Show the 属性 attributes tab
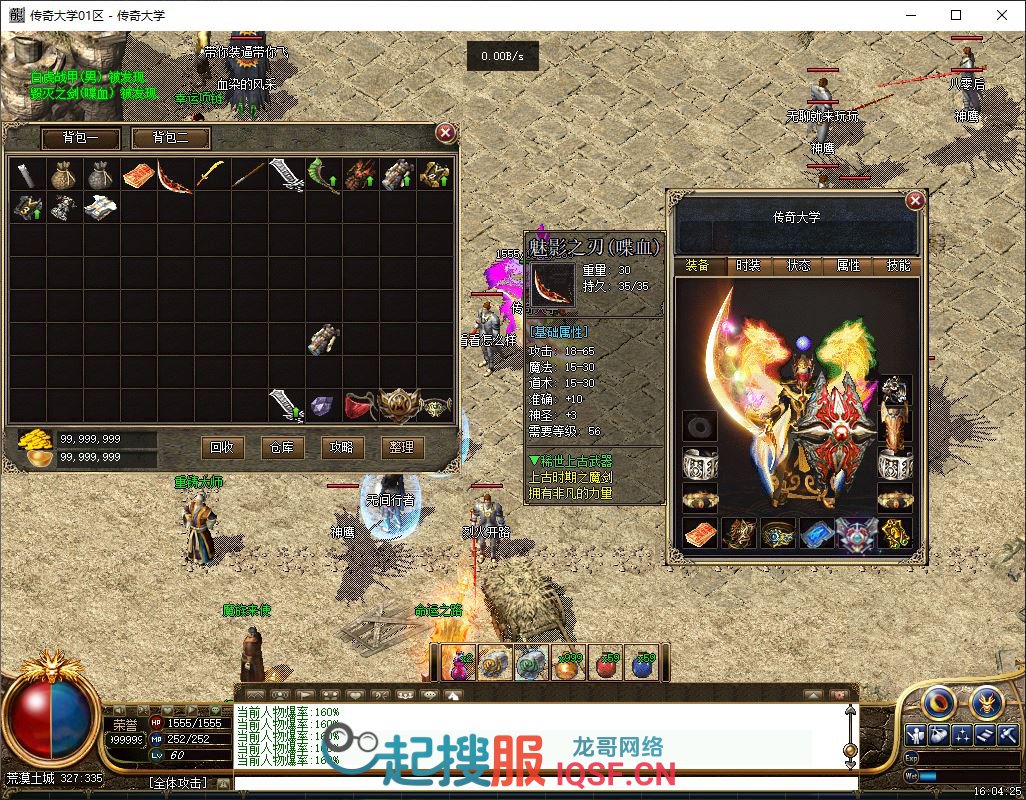 click(848, 265)
